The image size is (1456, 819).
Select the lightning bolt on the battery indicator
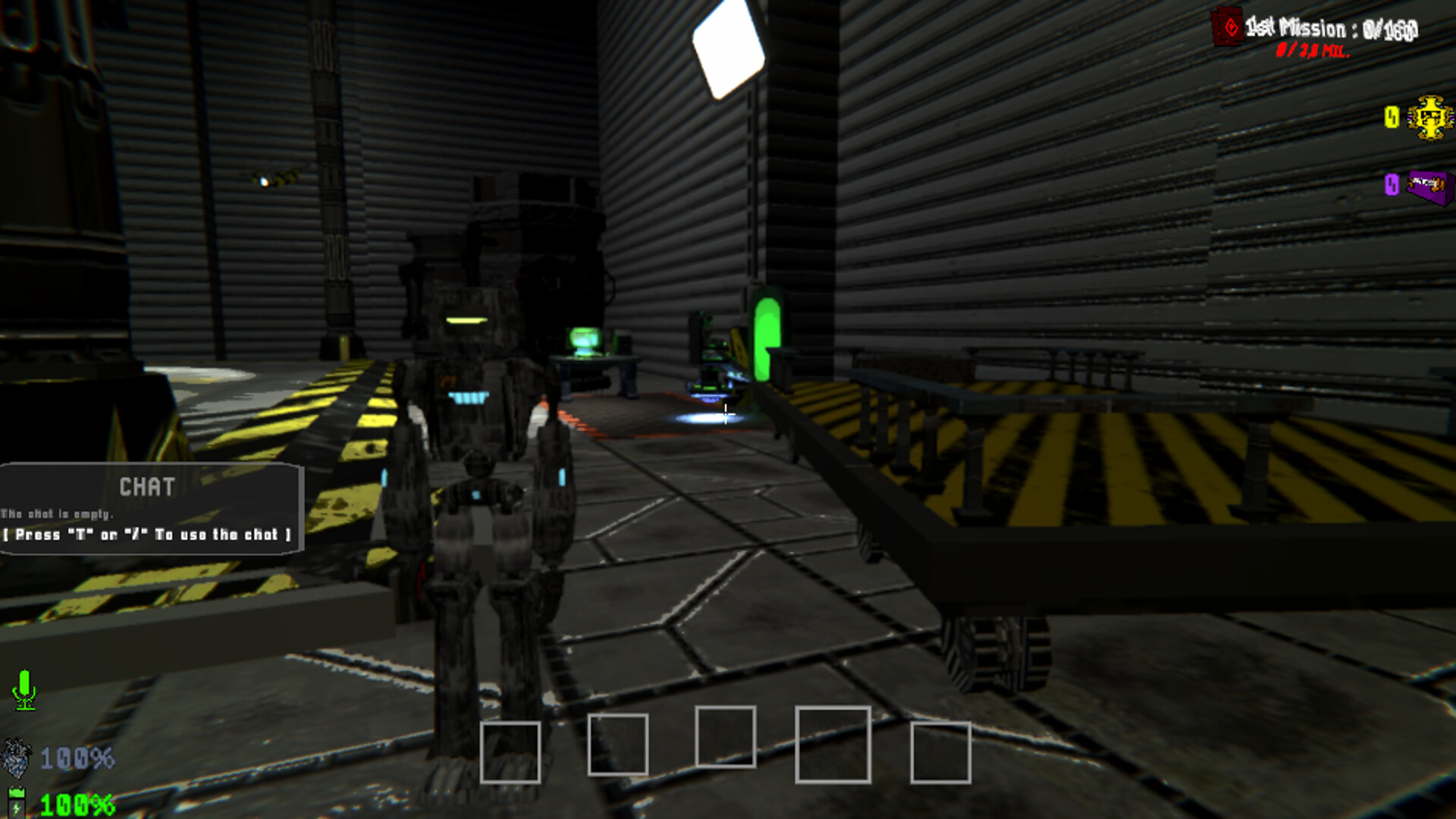pos(17,806)
